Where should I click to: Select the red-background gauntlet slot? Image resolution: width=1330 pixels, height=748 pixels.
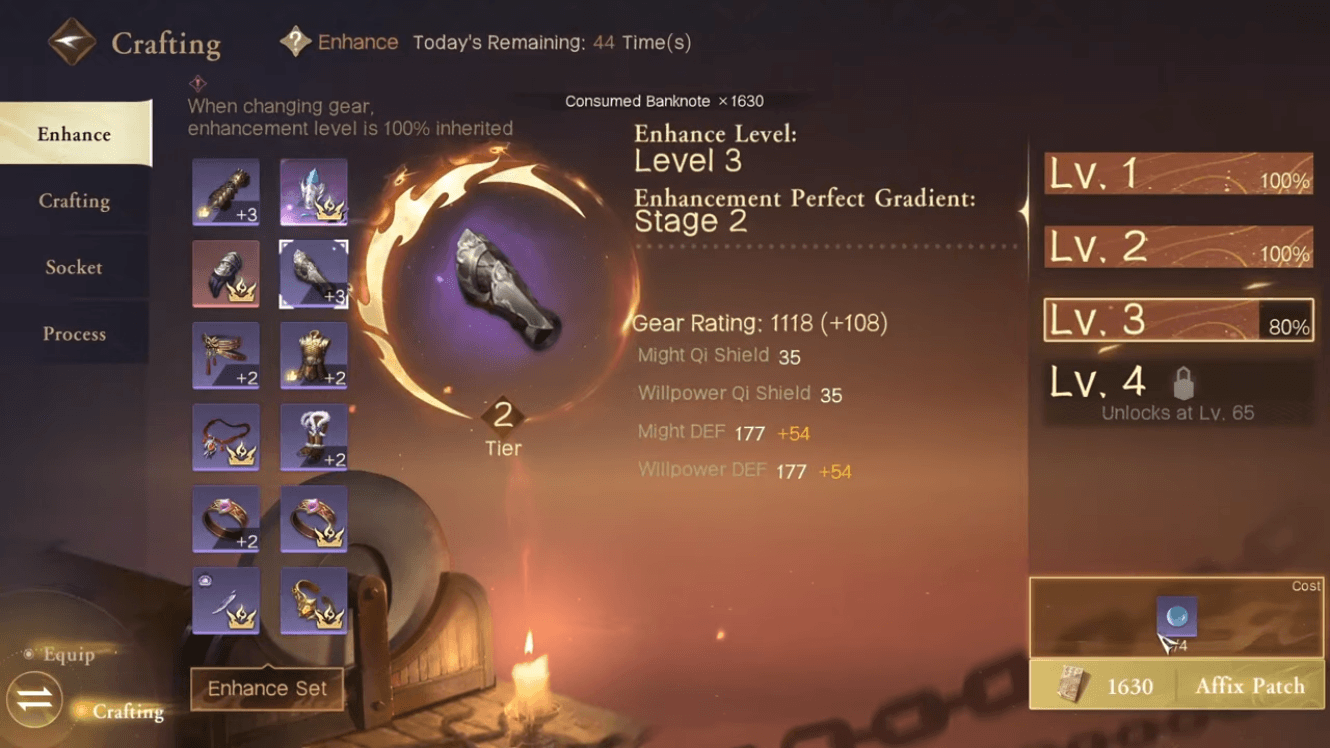pyautogui.click(x=226, y=273)
